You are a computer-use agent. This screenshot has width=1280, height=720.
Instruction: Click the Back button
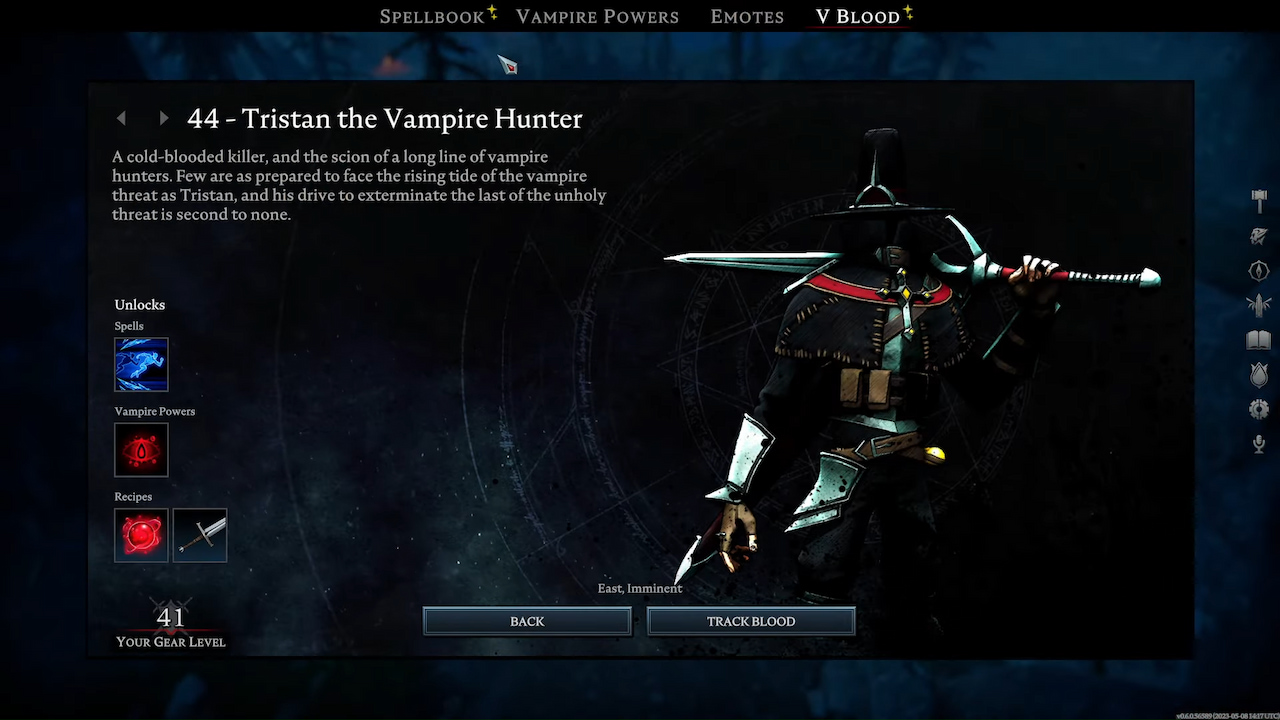[x=527, y=621]
